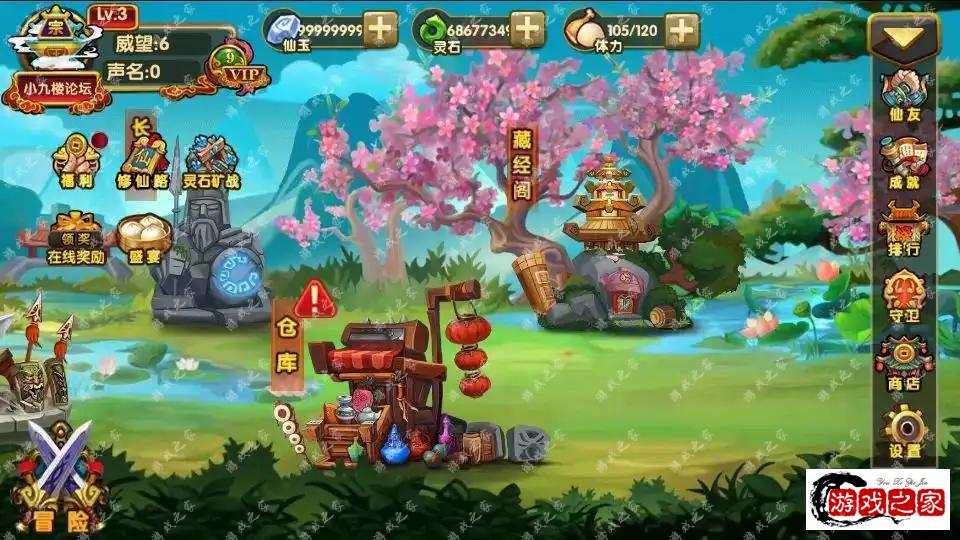Open the 仙友 friends menu
This screenshot has height=540, width=960.
(903, 95)
